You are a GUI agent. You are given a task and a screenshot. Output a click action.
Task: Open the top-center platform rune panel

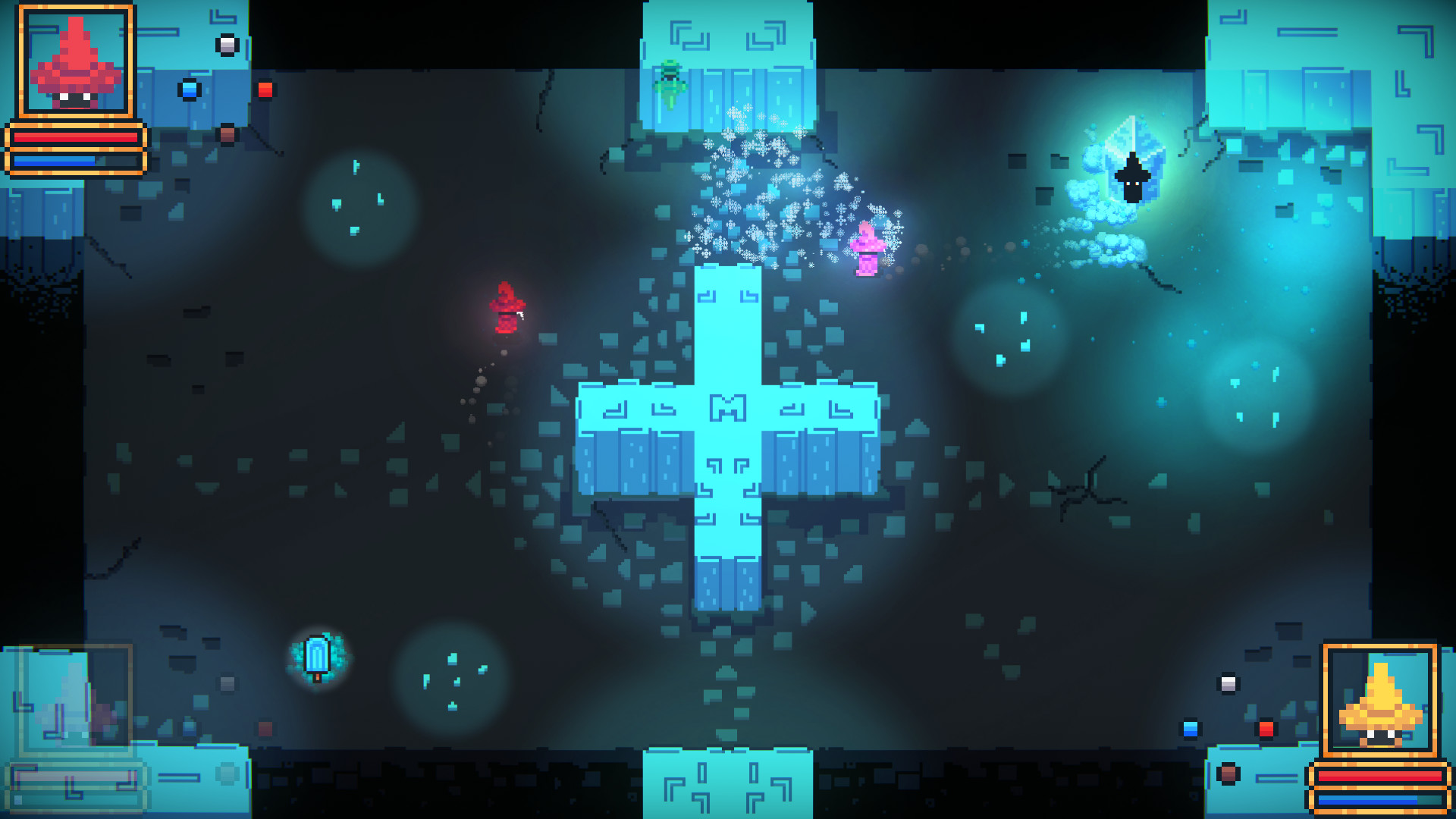tap(728, 38)
